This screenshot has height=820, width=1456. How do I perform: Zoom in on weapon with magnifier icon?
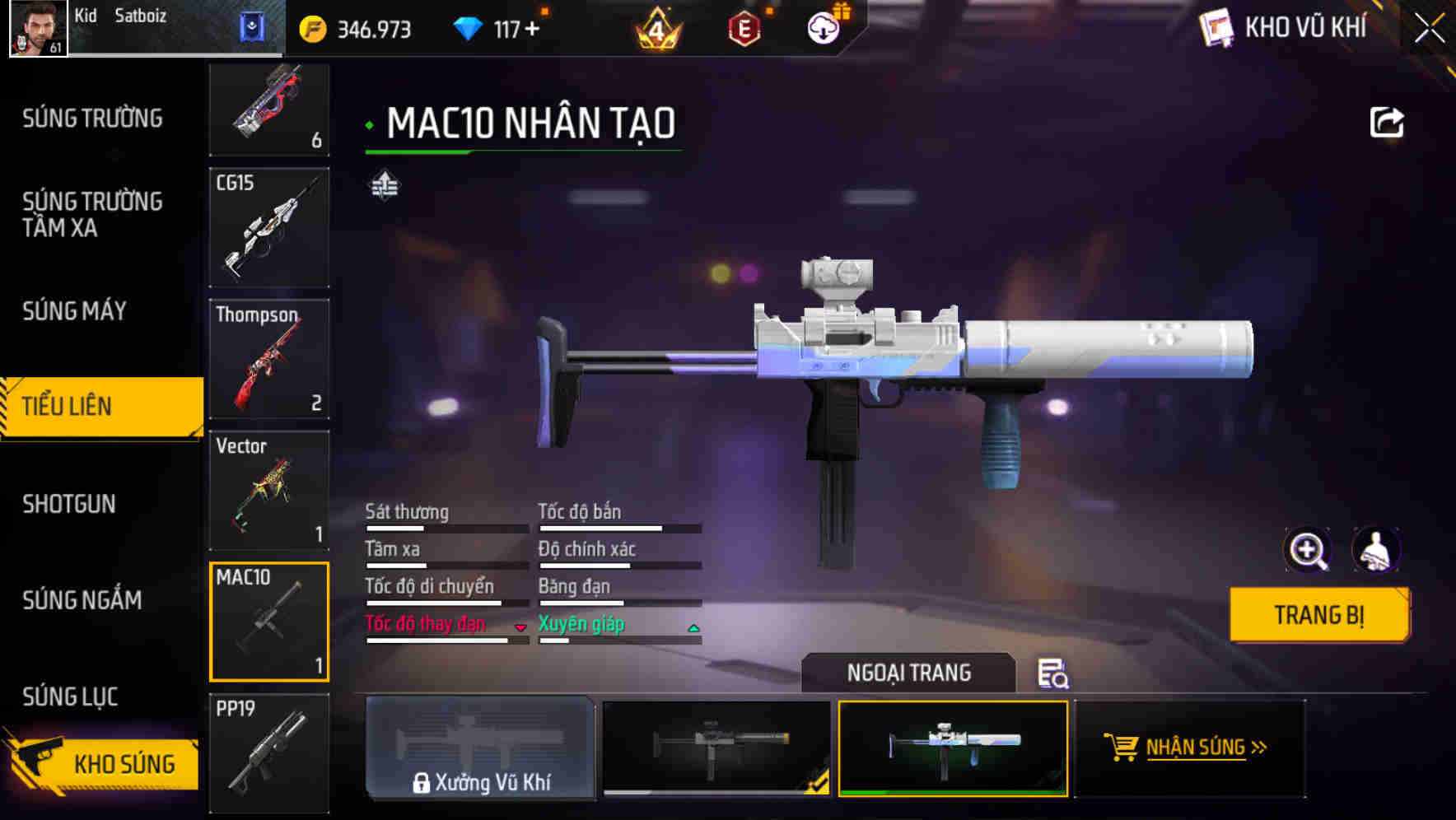pos(1307,550)
